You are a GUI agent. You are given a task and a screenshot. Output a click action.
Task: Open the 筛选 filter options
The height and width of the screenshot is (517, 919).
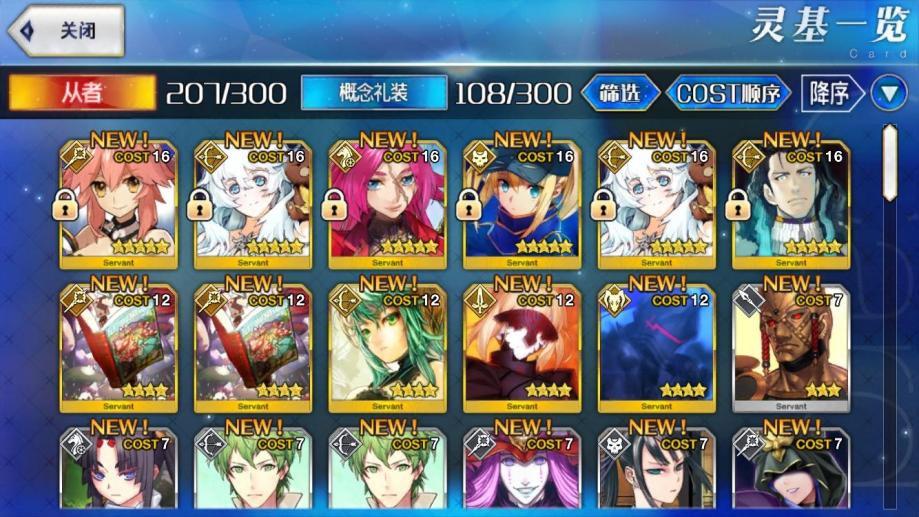pyautogui.click(x=621, y=93)
